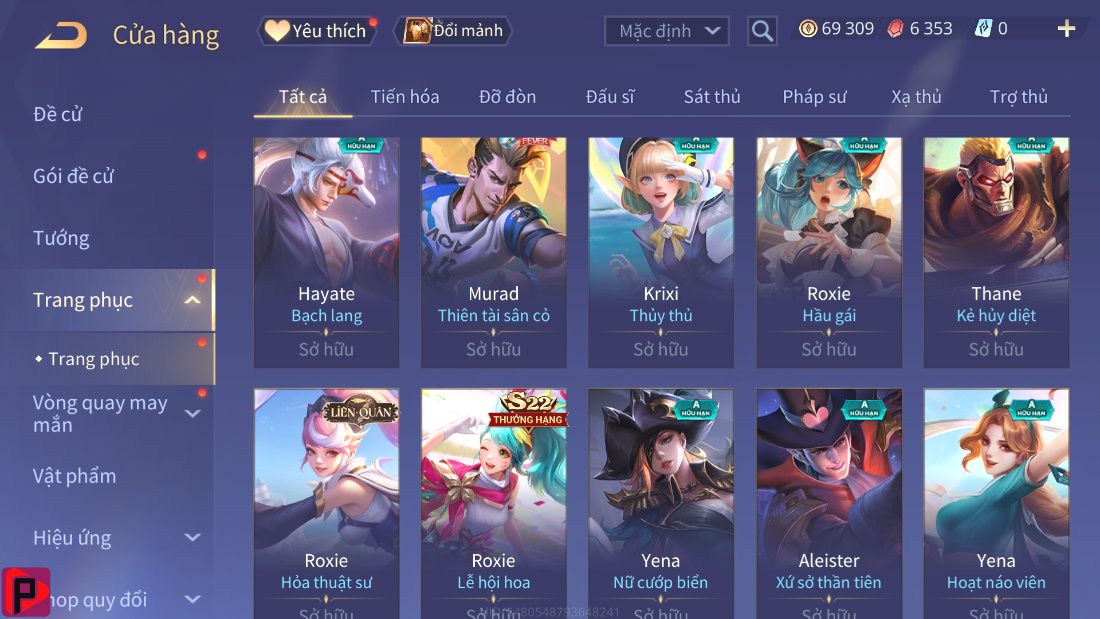Select the Đấu sĩ category tab
This screenshot has width=1100, height=619.
coord(610,97)
